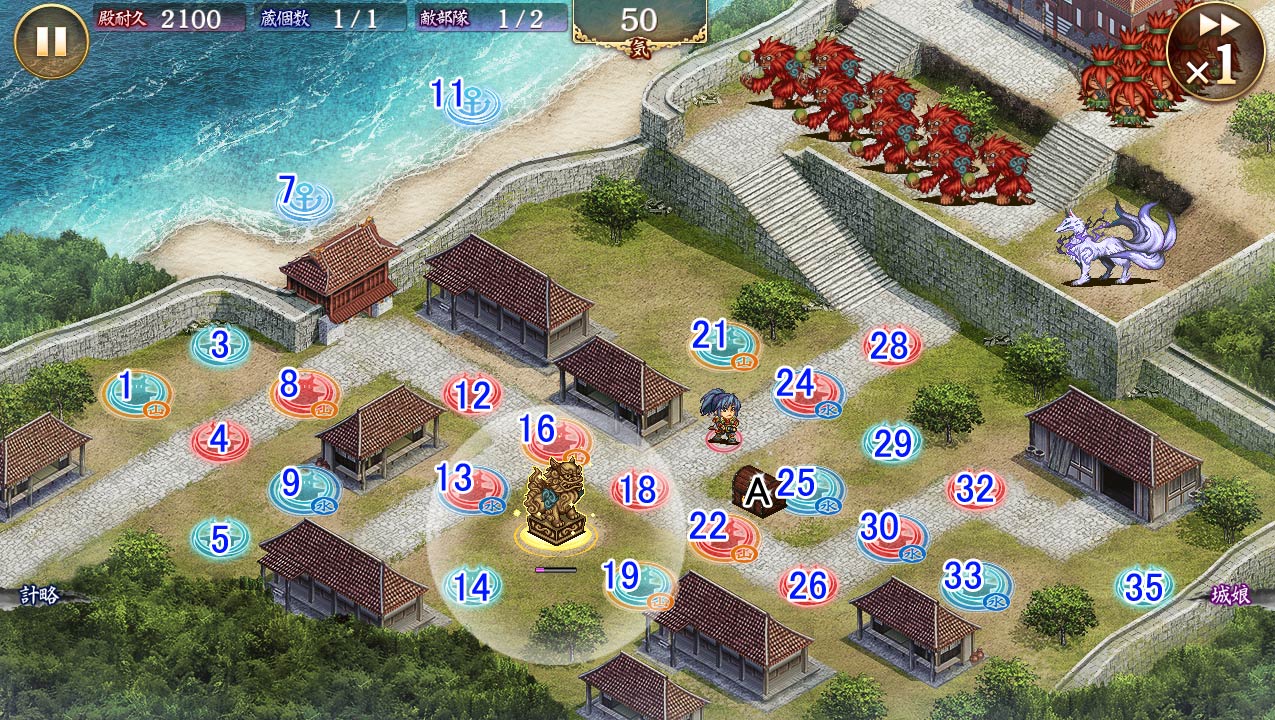Choose deployment tile number 3

tap(220, 345)
